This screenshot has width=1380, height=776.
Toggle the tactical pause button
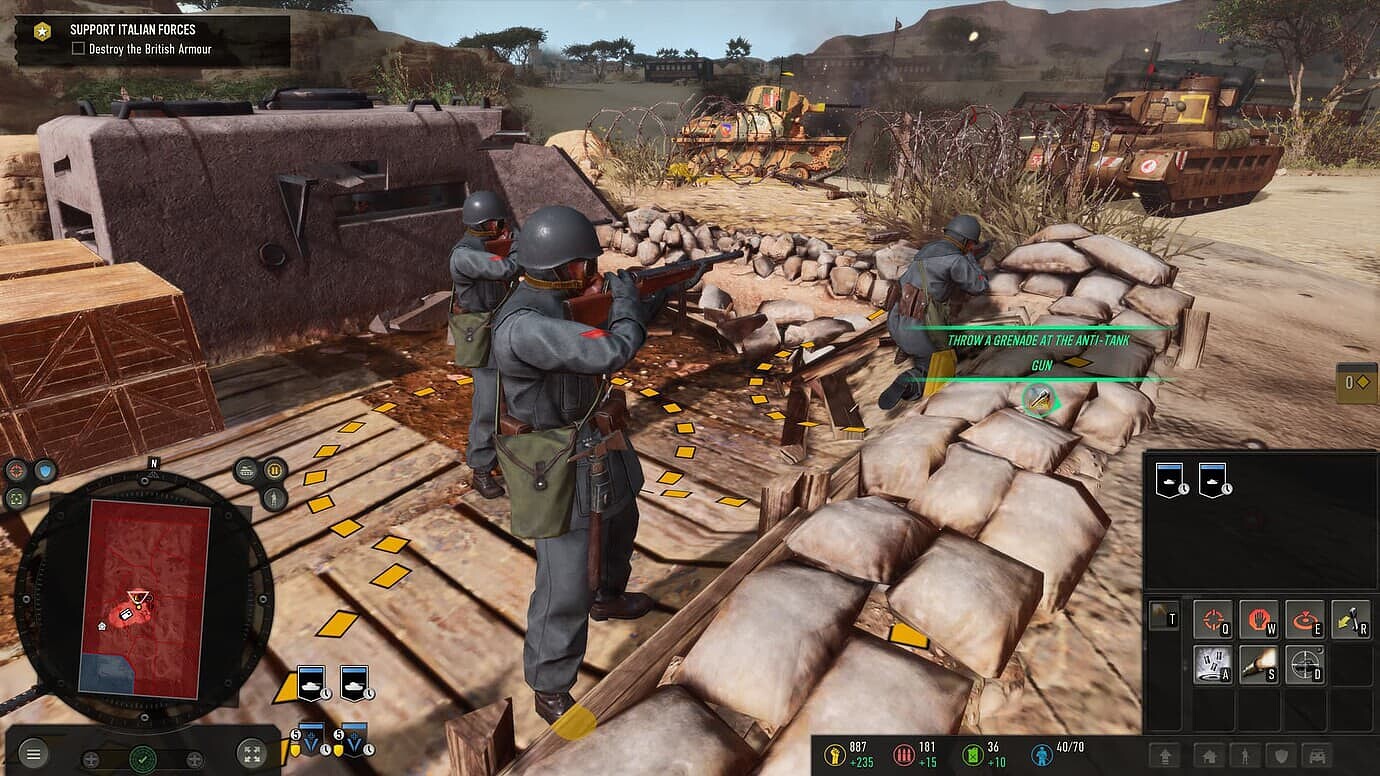(x=275, y=470)
